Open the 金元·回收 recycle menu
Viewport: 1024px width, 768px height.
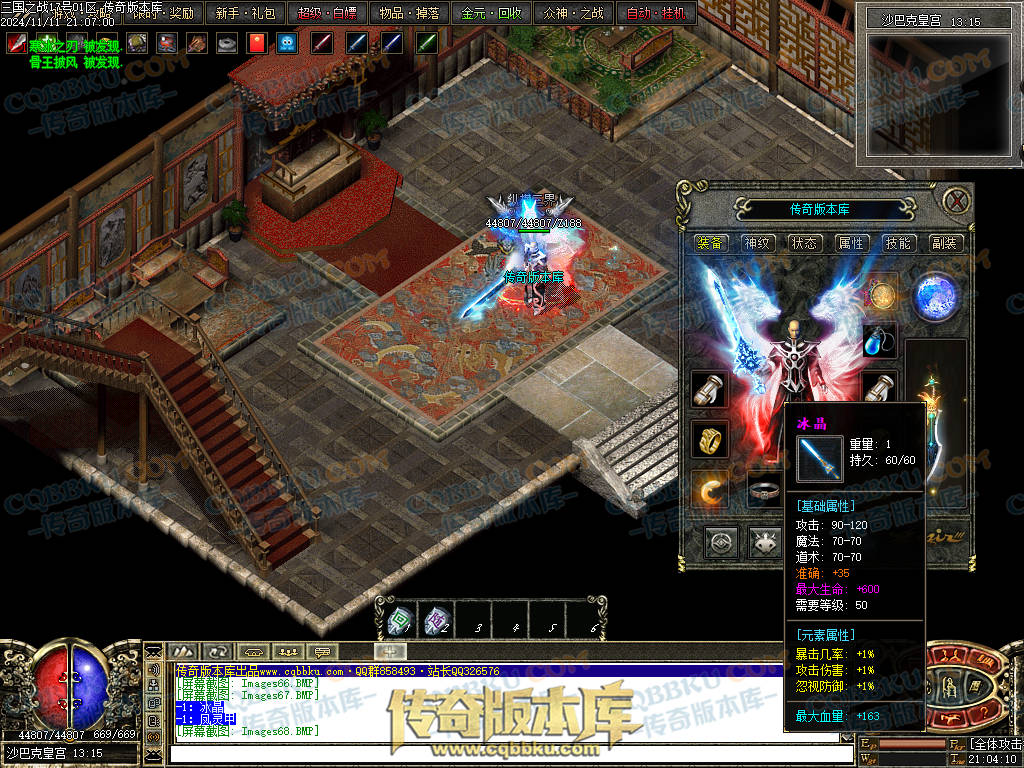pos(491,14)
